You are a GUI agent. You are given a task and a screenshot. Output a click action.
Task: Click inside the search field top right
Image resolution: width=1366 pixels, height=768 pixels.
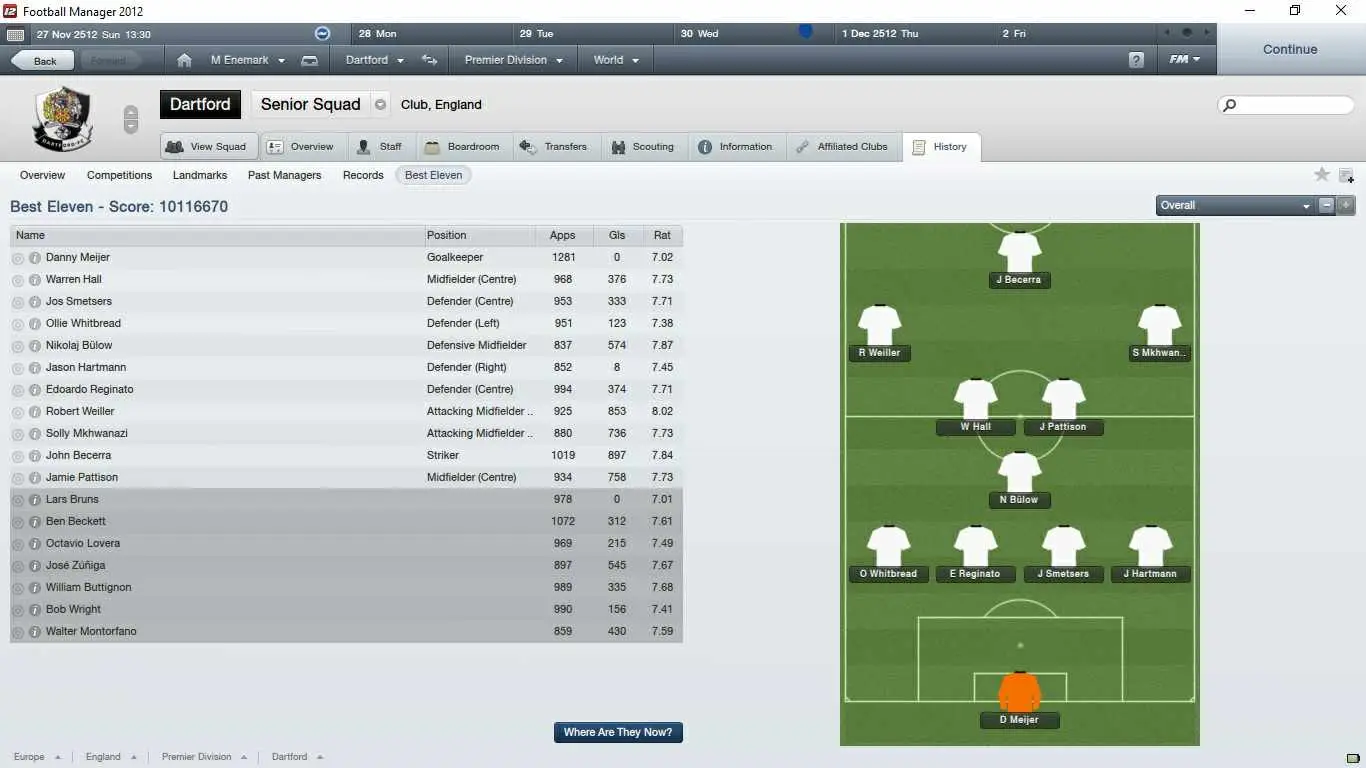[x=1285, y=105]
